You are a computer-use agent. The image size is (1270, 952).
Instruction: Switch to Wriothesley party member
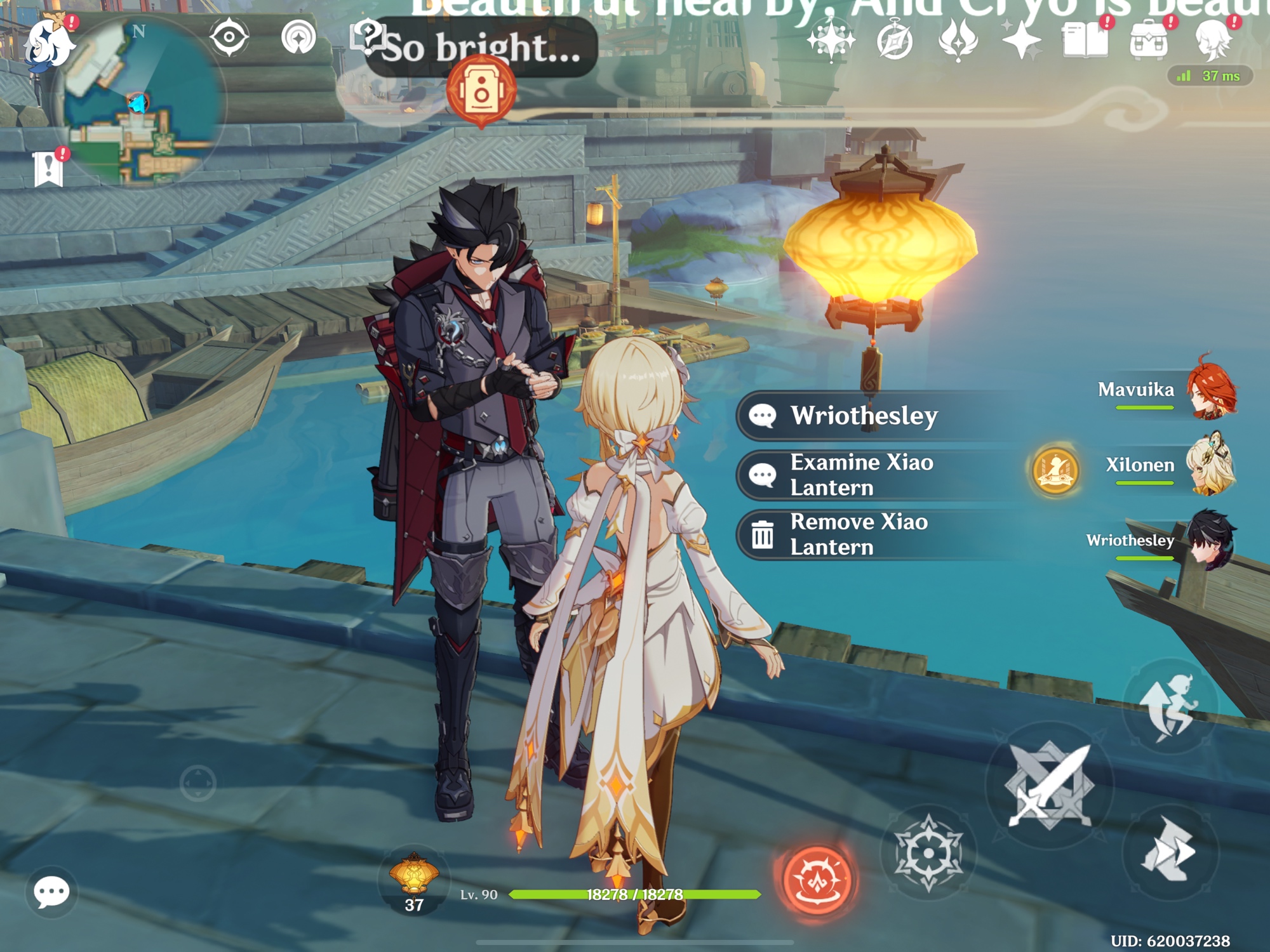click(1210, 540)
